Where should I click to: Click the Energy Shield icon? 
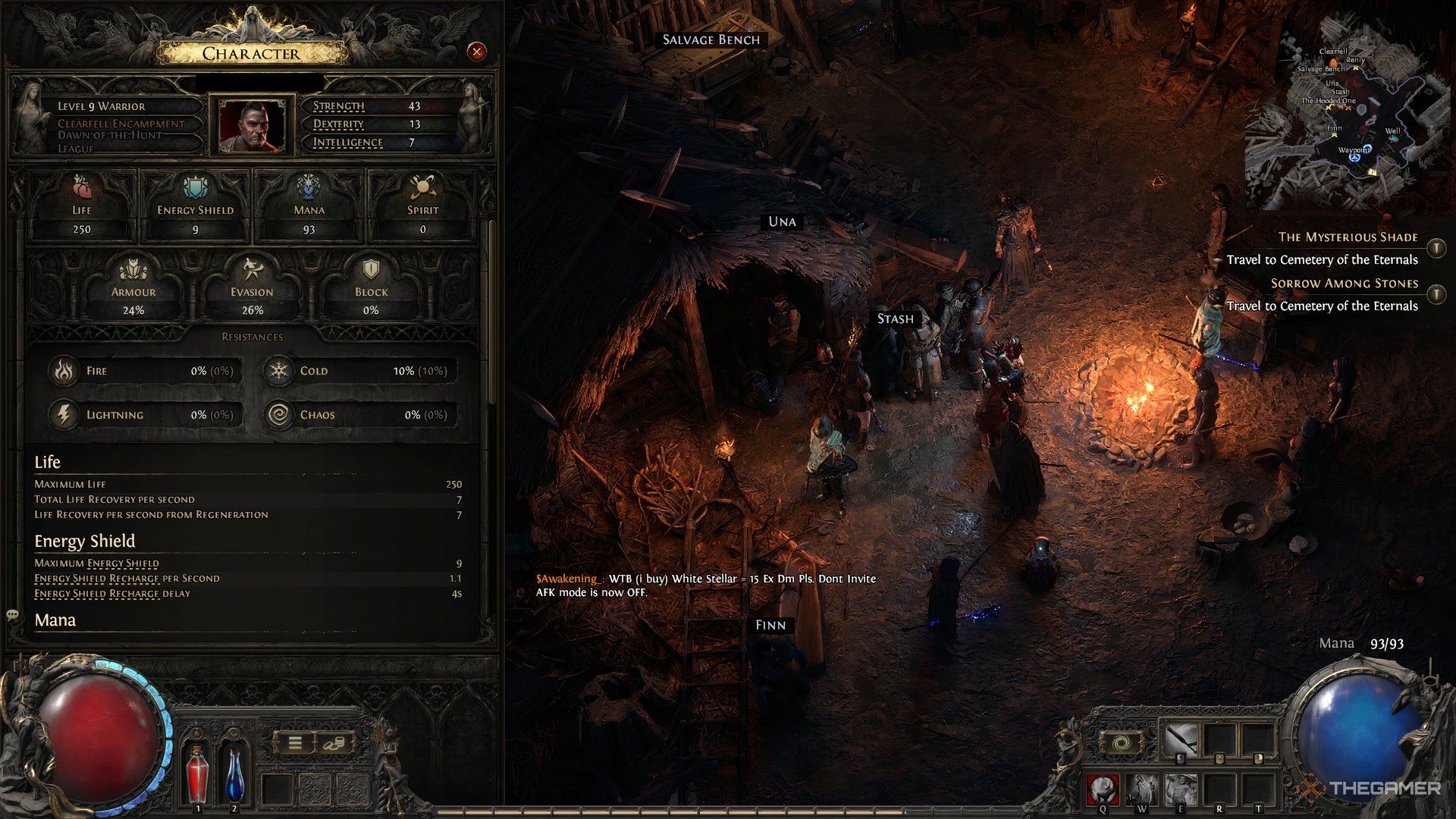pos(194,187)
